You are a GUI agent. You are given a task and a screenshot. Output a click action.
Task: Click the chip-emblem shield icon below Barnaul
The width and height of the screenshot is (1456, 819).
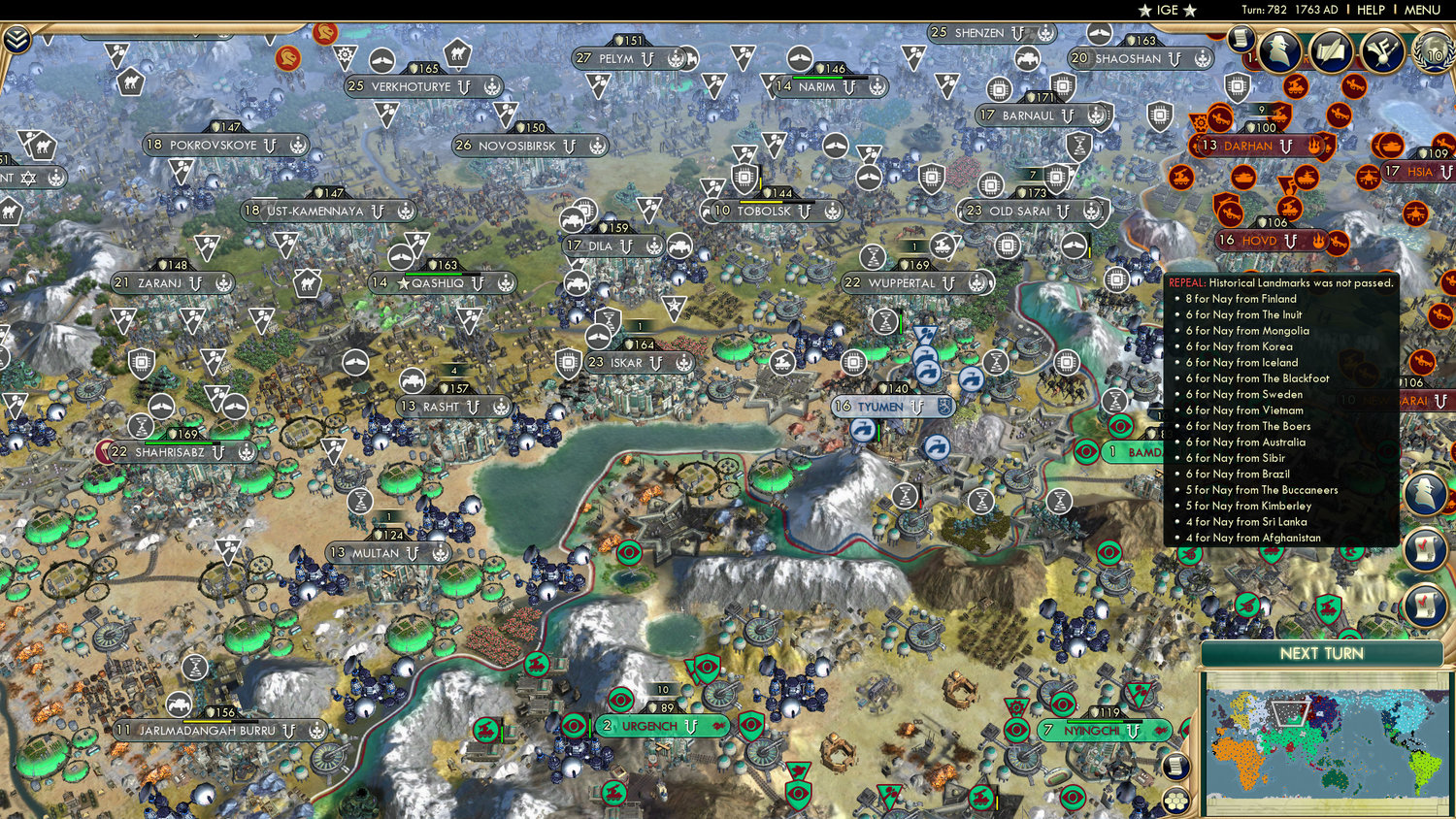1056,179
